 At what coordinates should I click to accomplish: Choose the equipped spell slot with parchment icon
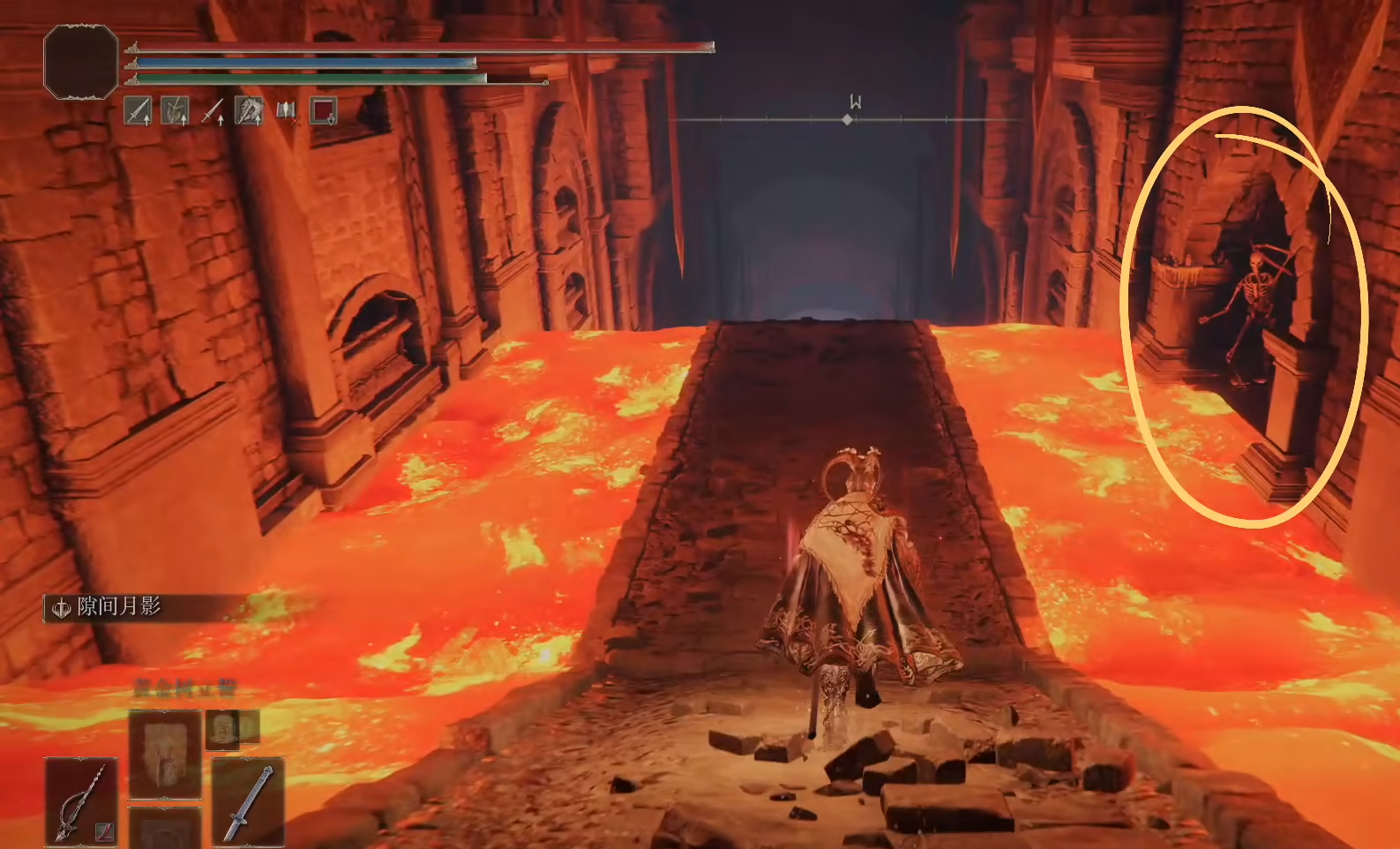165,755
